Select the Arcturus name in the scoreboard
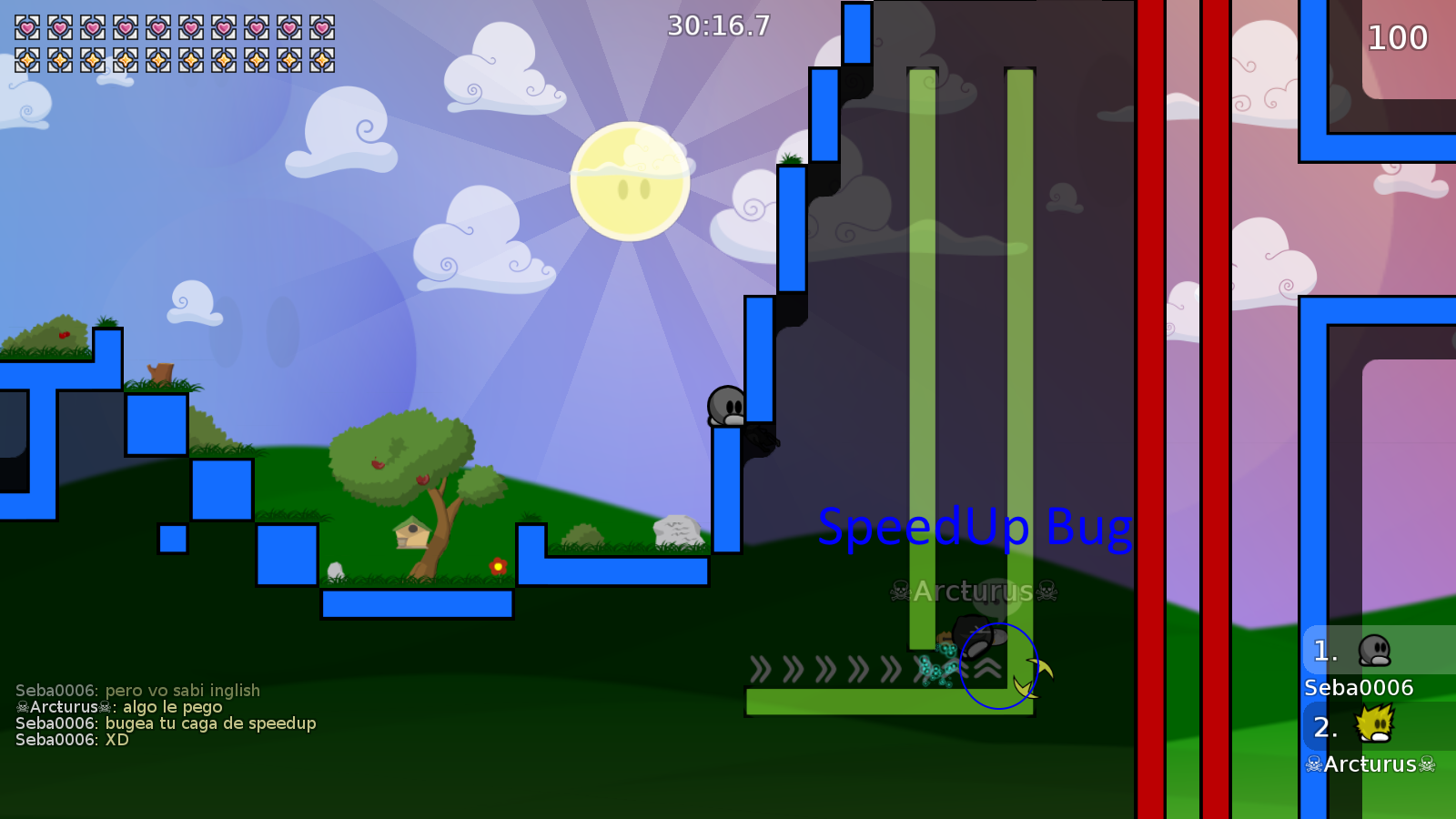 click(1368, 765)
